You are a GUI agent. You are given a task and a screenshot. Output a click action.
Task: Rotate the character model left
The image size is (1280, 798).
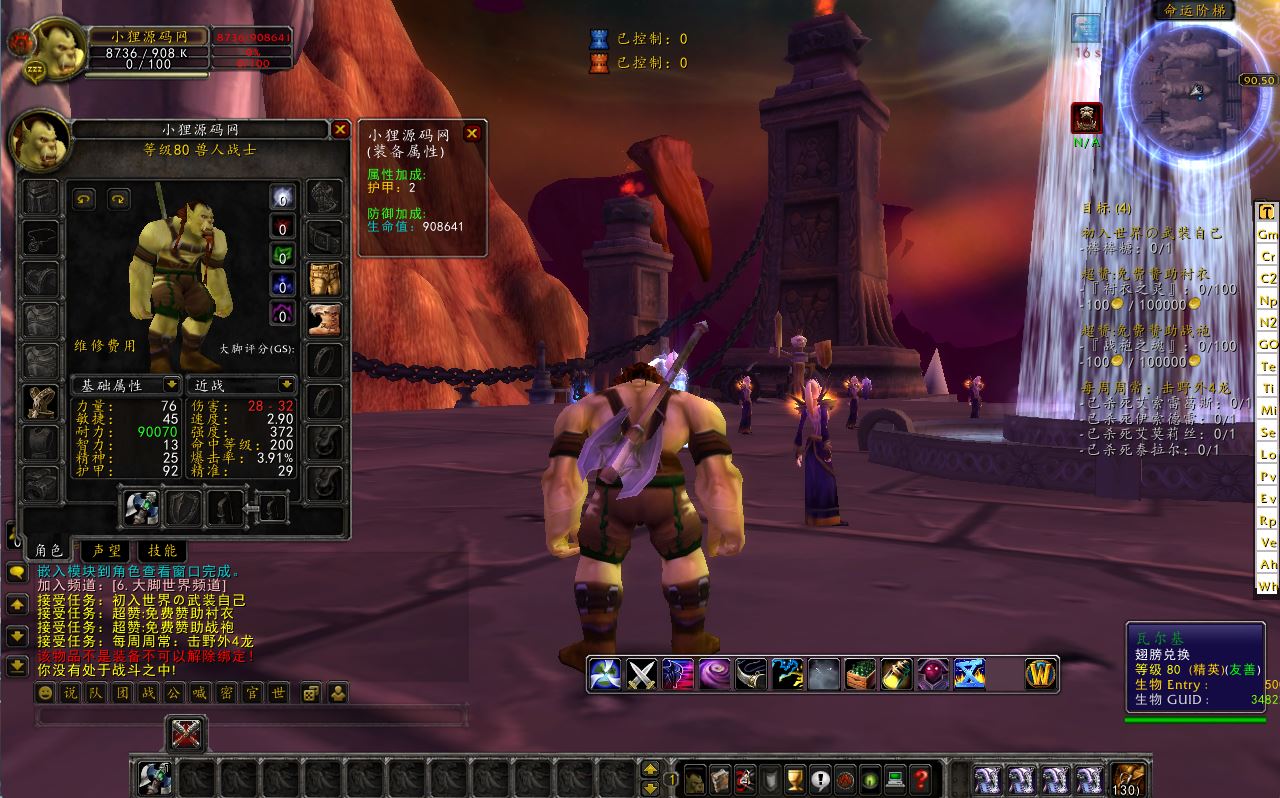click(x=84, y=199)
